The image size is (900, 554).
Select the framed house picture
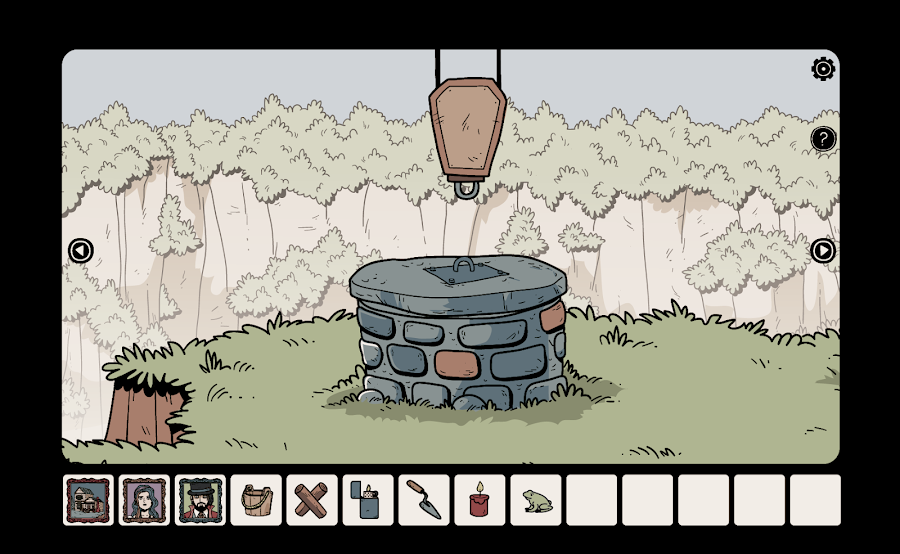(x=88, y=499)
